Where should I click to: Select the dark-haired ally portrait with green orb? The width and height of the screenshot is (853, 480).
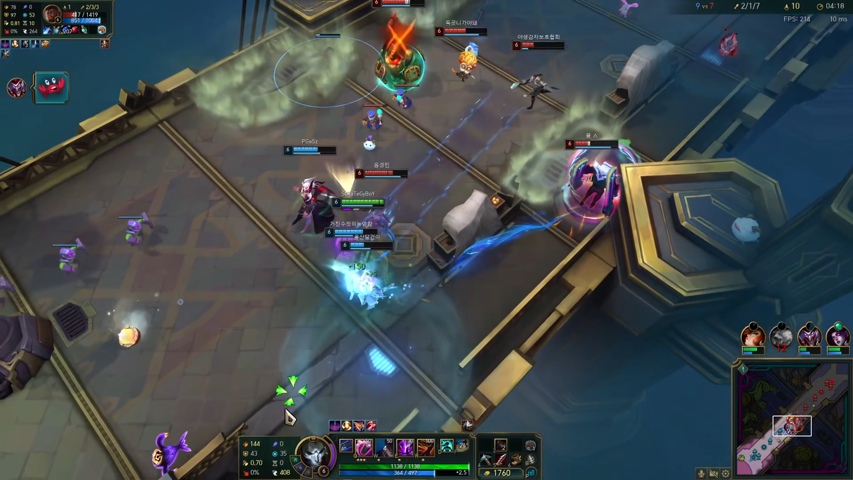[838, 335]
